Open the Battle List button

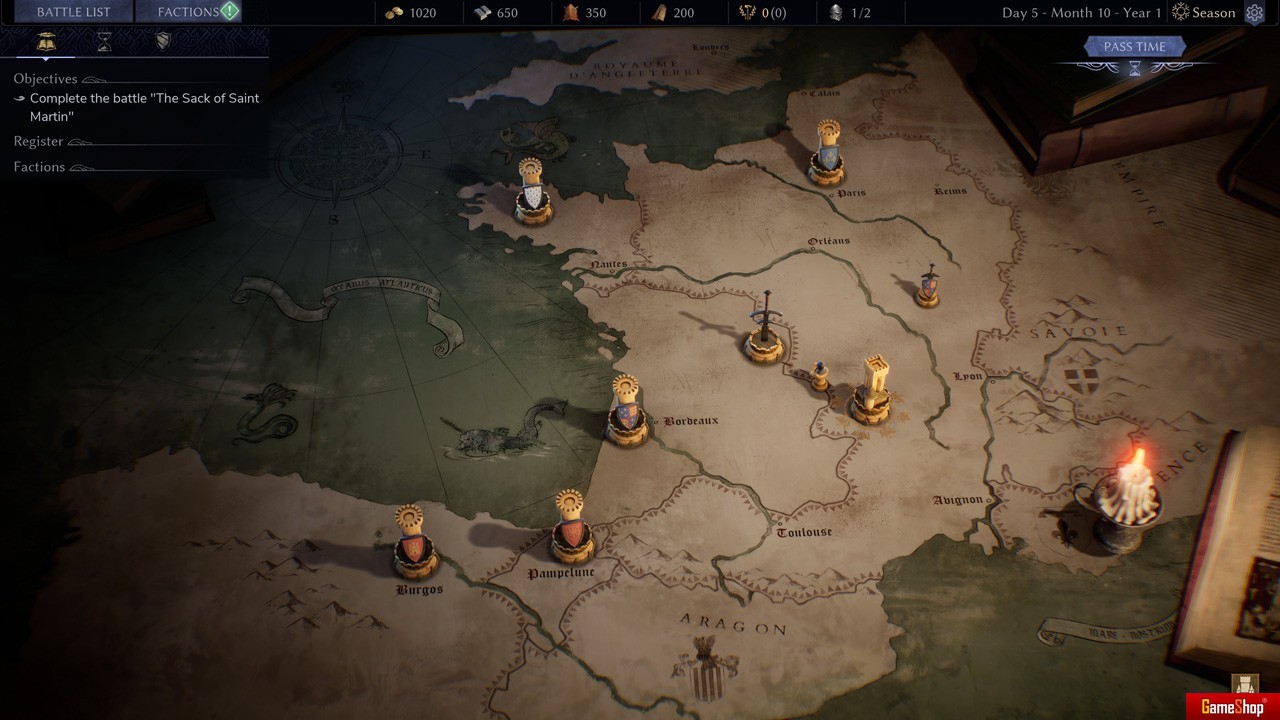coord(73,12)
